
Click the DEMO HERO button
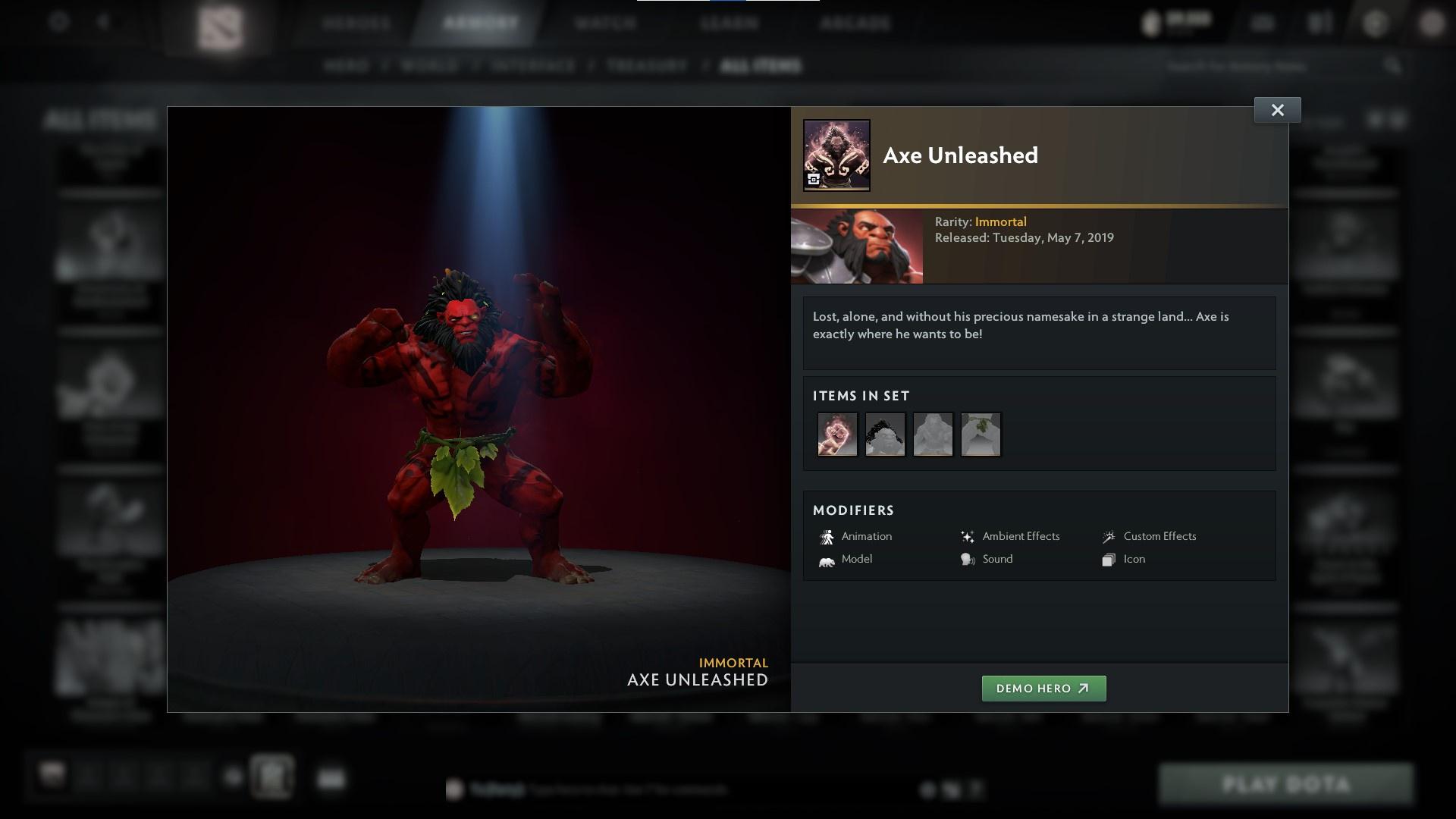click(1043, 689)
